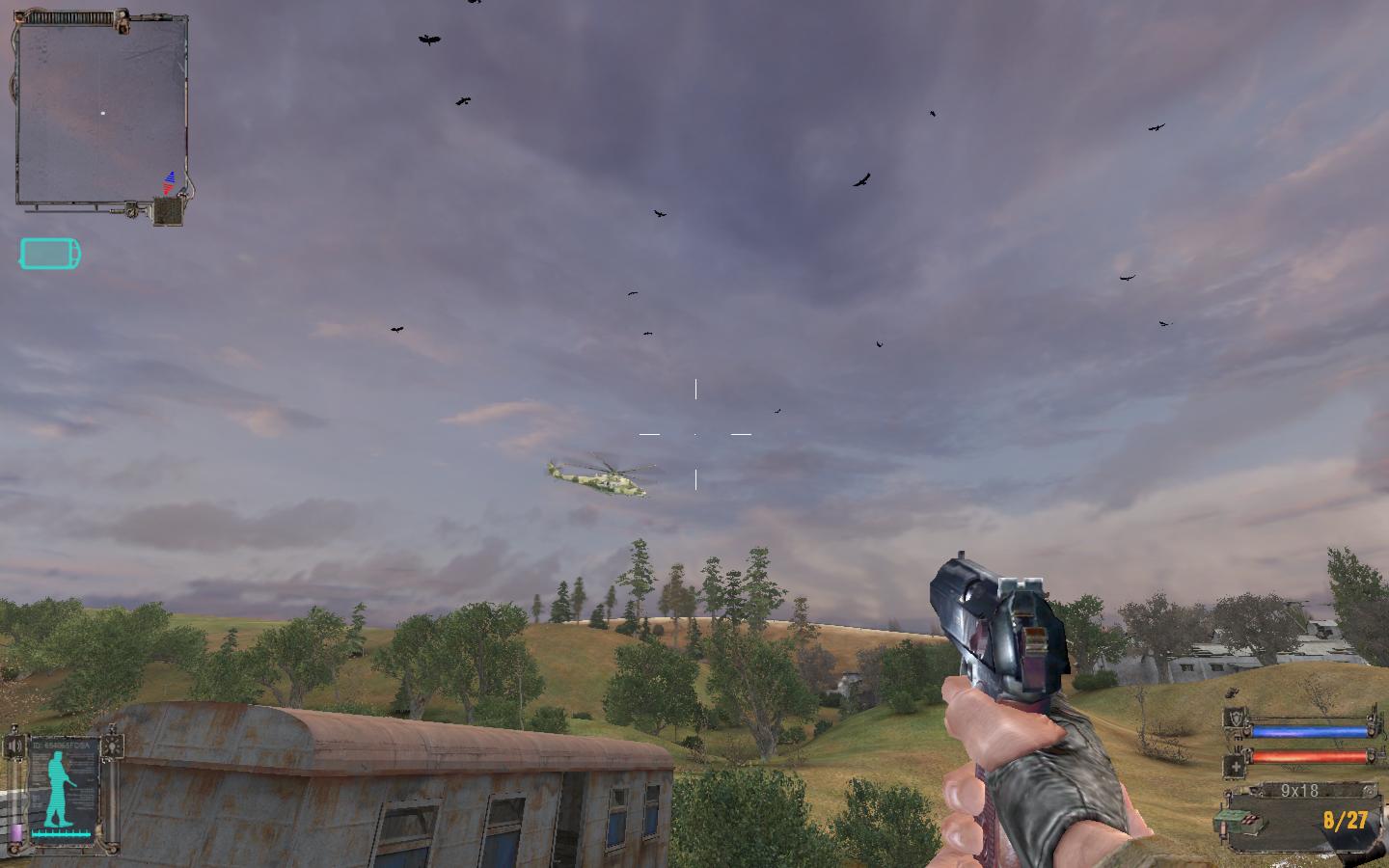Click the minimap panel
1389x868 pixels.
click(x=100, y=114)
